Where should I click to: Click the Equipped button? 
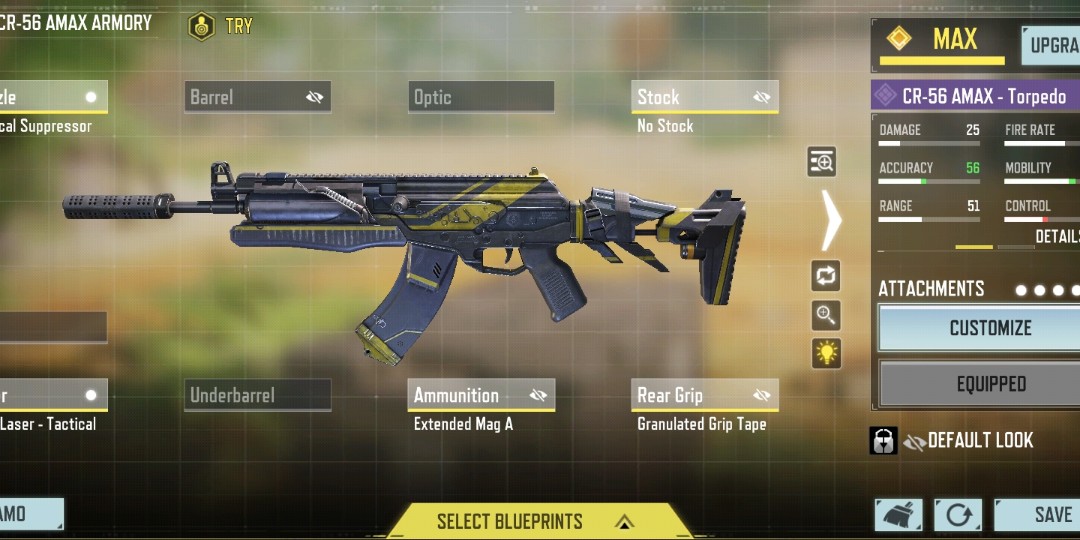(x=988, y=384)
